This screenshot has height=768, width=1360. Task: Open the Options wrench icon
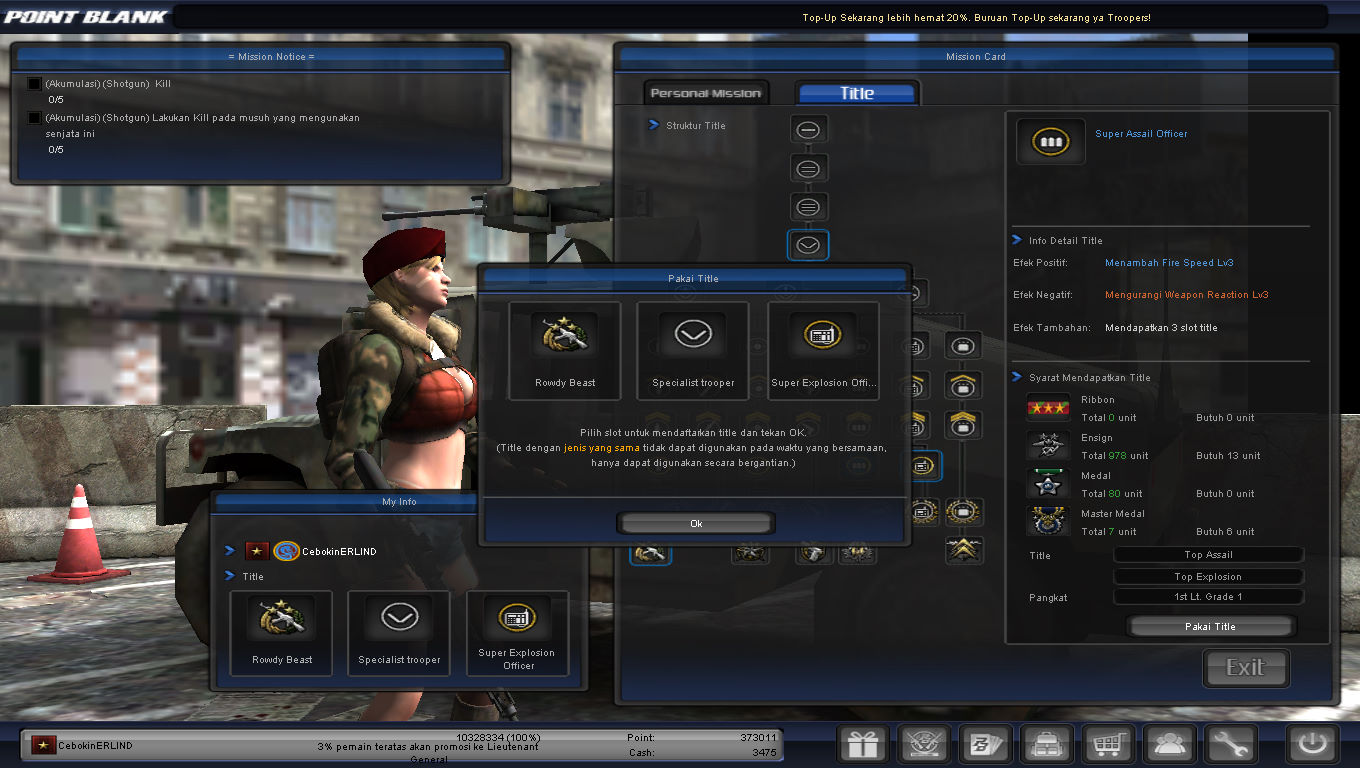(x=1231, y=744)
